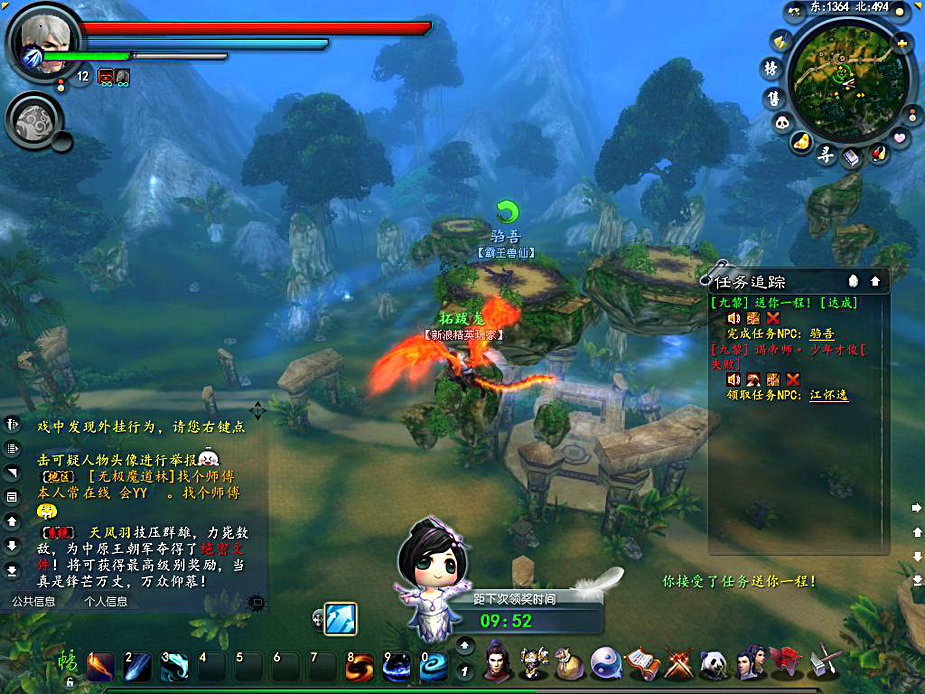Select the player portrait at top left
This screenshot has height=694, width=925.
point(38,38)
